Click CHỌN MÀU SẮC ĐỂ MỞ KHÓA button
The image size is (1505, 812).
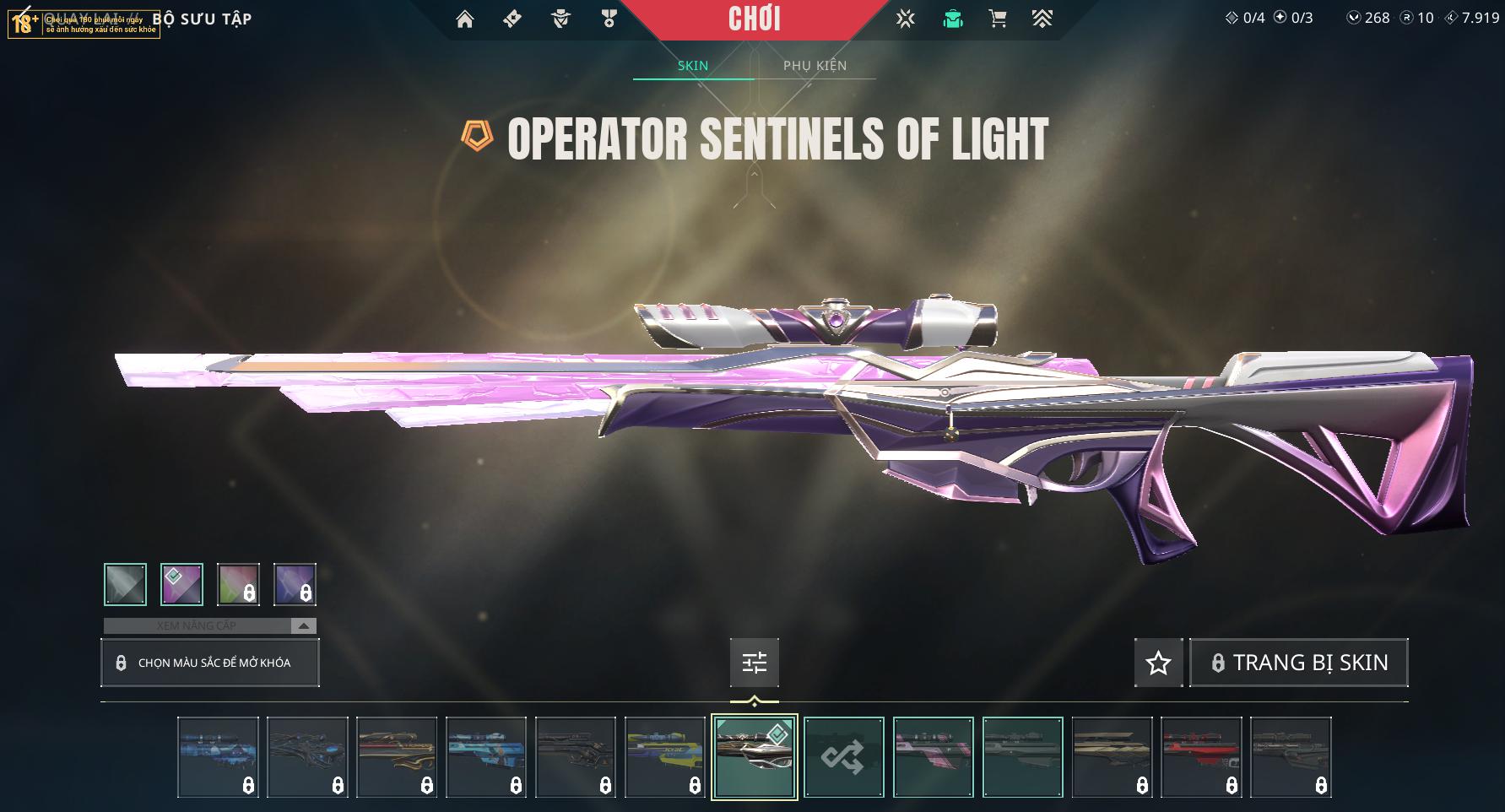pos(210,663)
